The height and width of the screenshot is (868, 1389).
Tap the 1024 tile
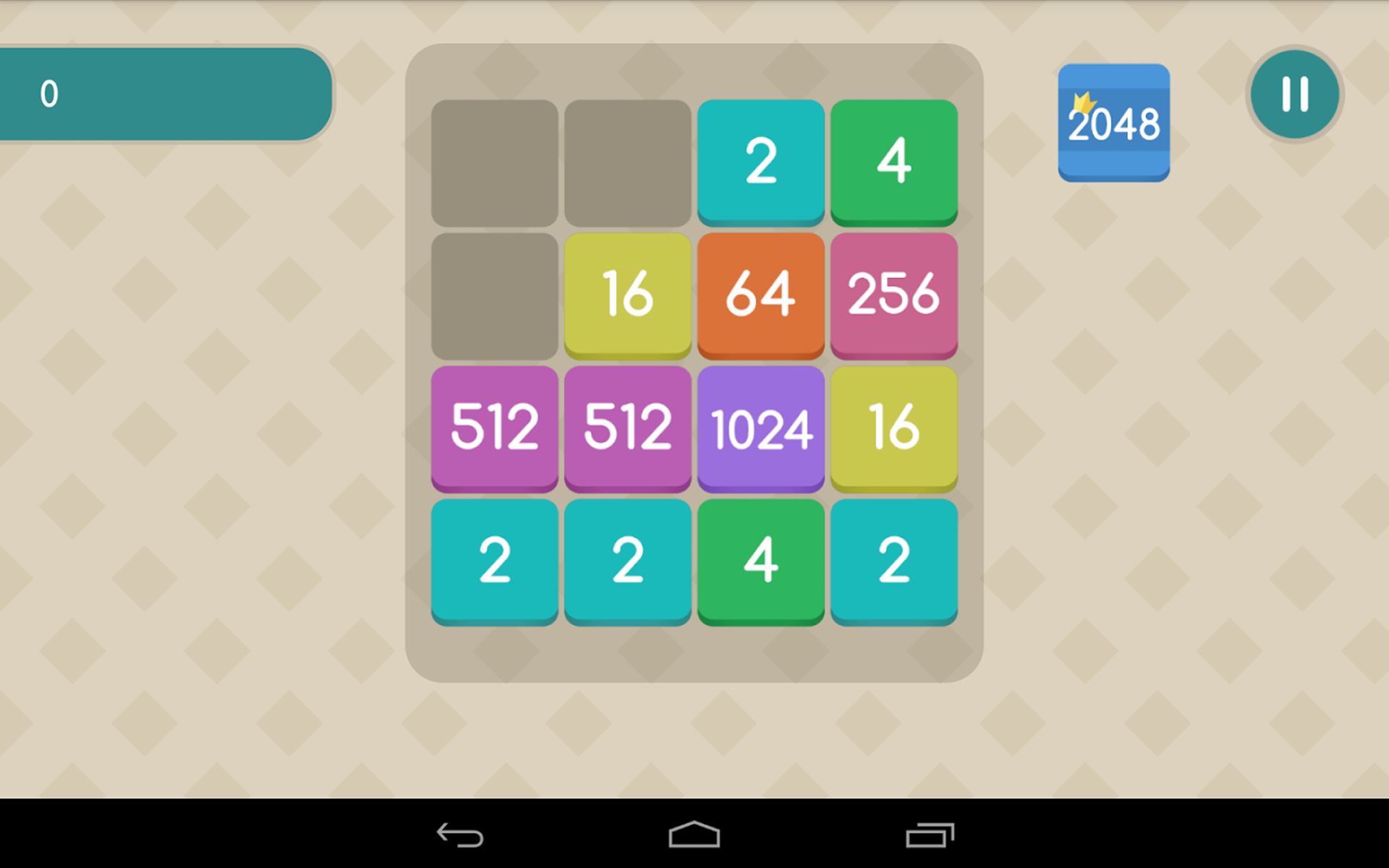point(760,428)
